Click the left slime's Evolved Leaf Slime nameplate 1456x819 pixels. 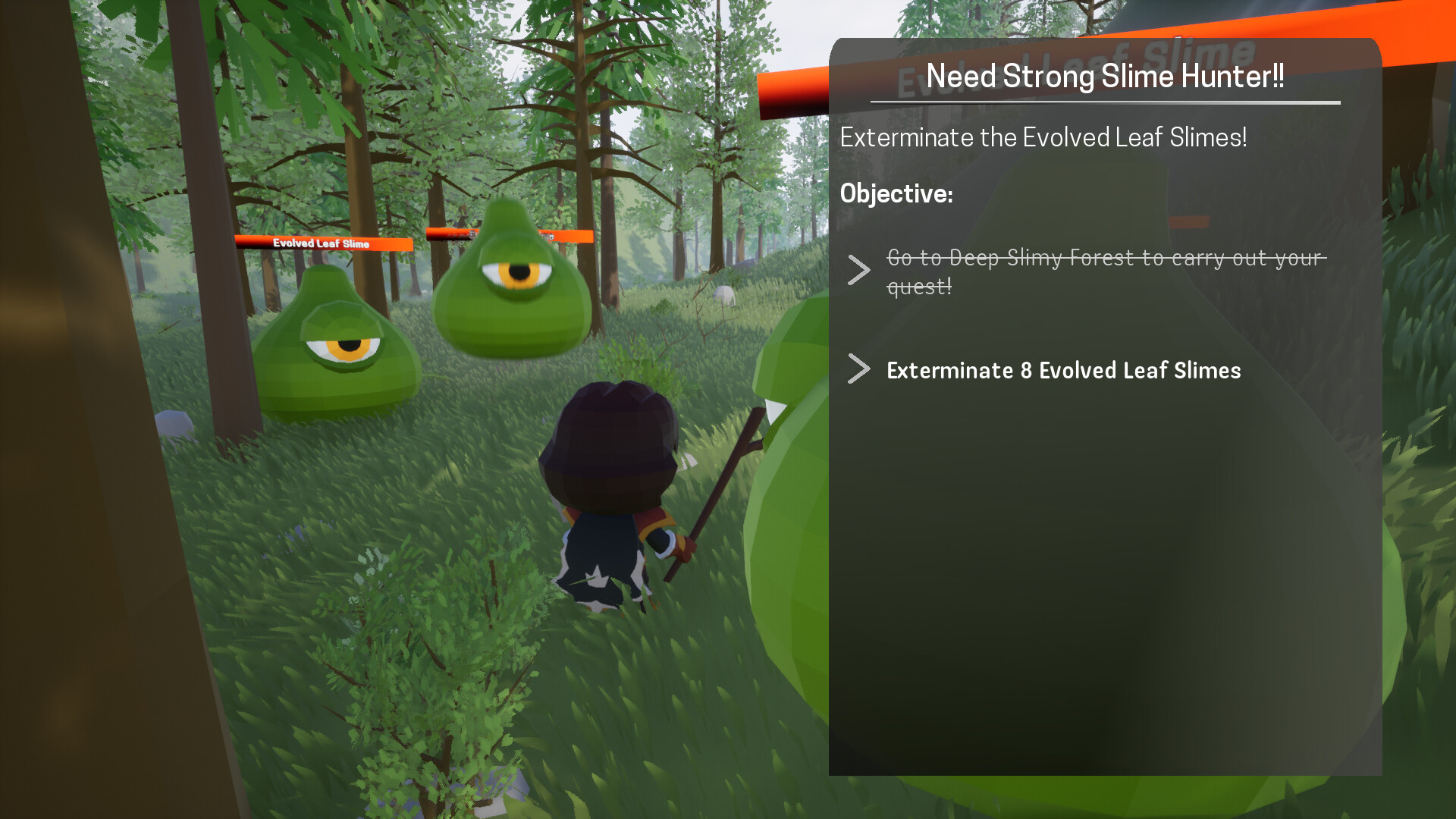click(322, 244)
